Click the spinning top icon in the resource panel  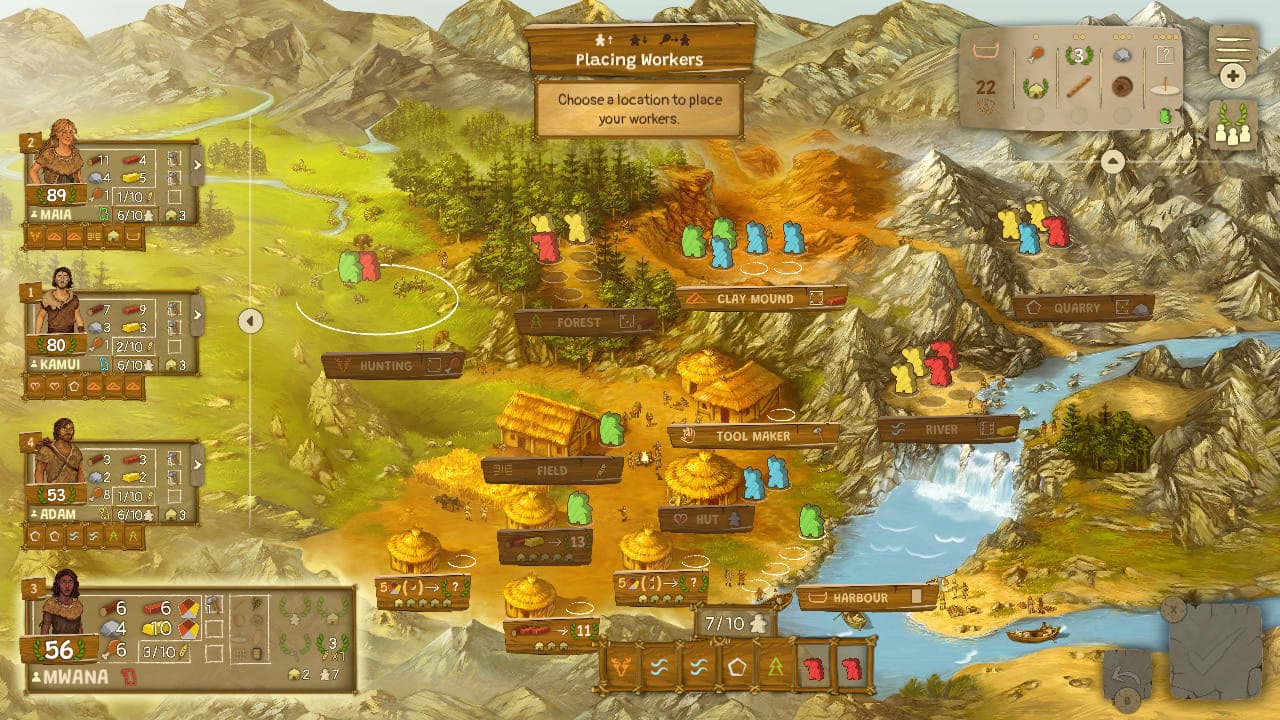point(1163,85)
